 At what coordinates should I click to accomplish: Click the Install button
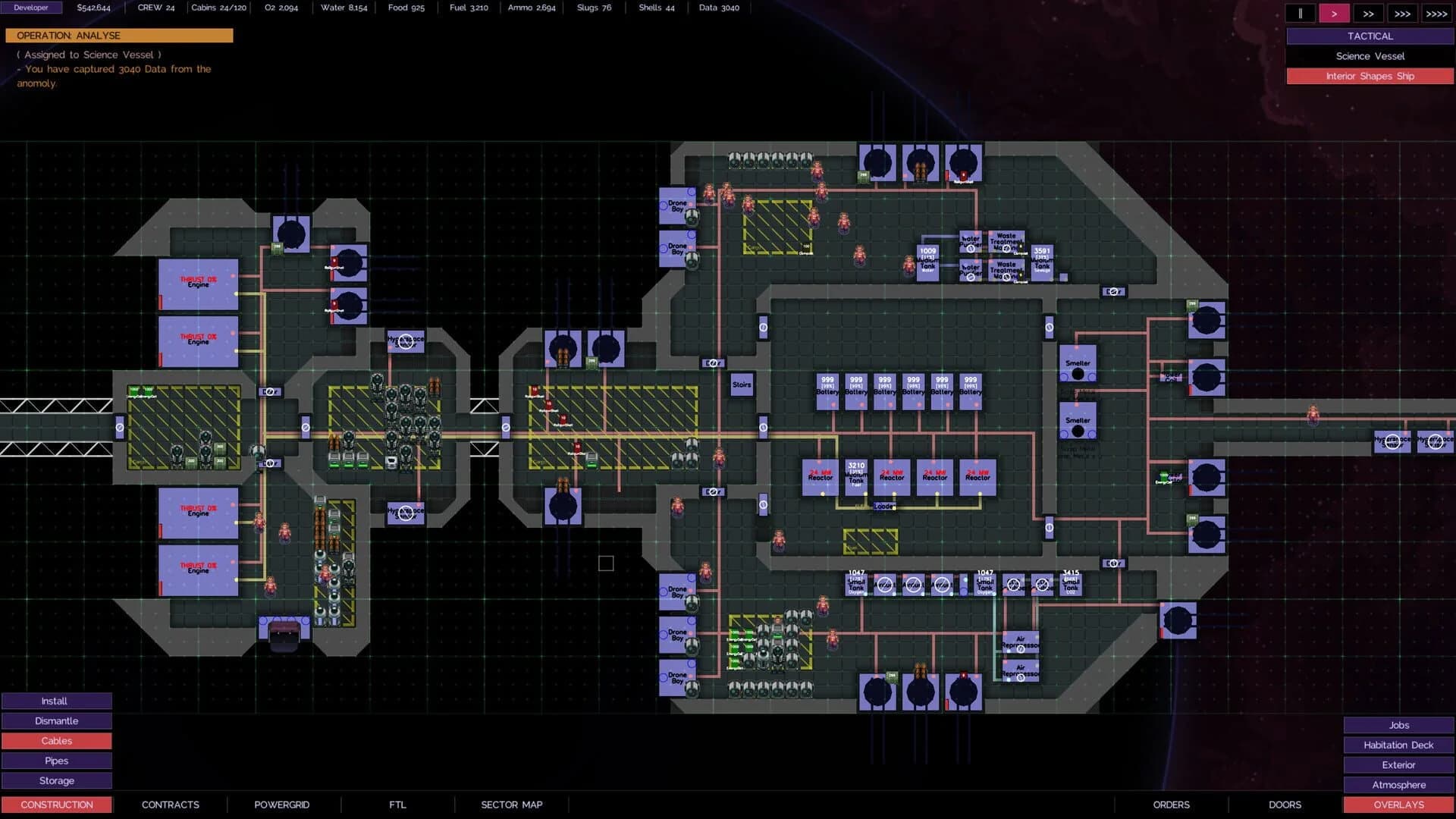(x=56, y=701)
